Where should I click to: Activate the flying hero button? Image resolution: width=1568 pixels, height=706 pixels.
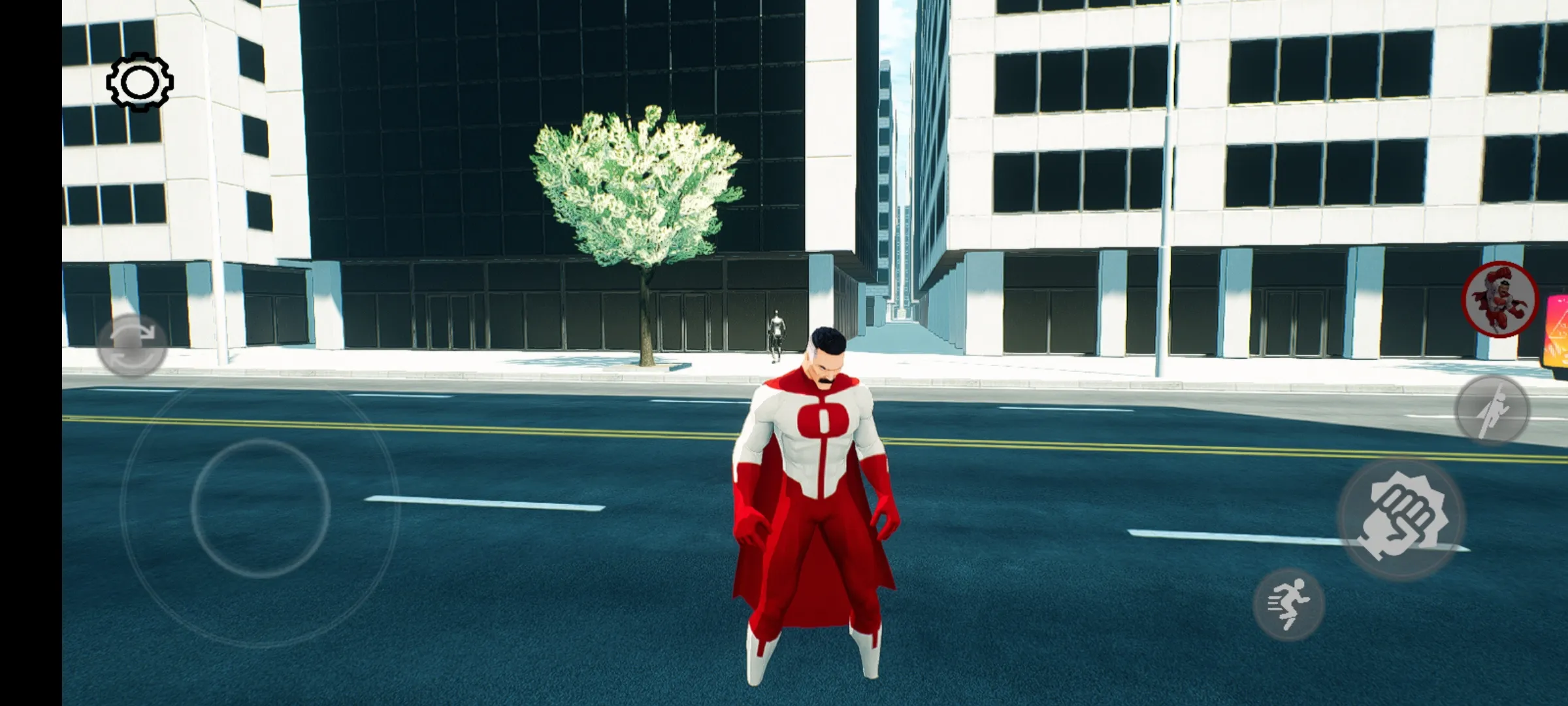(x=1492, y=410)
